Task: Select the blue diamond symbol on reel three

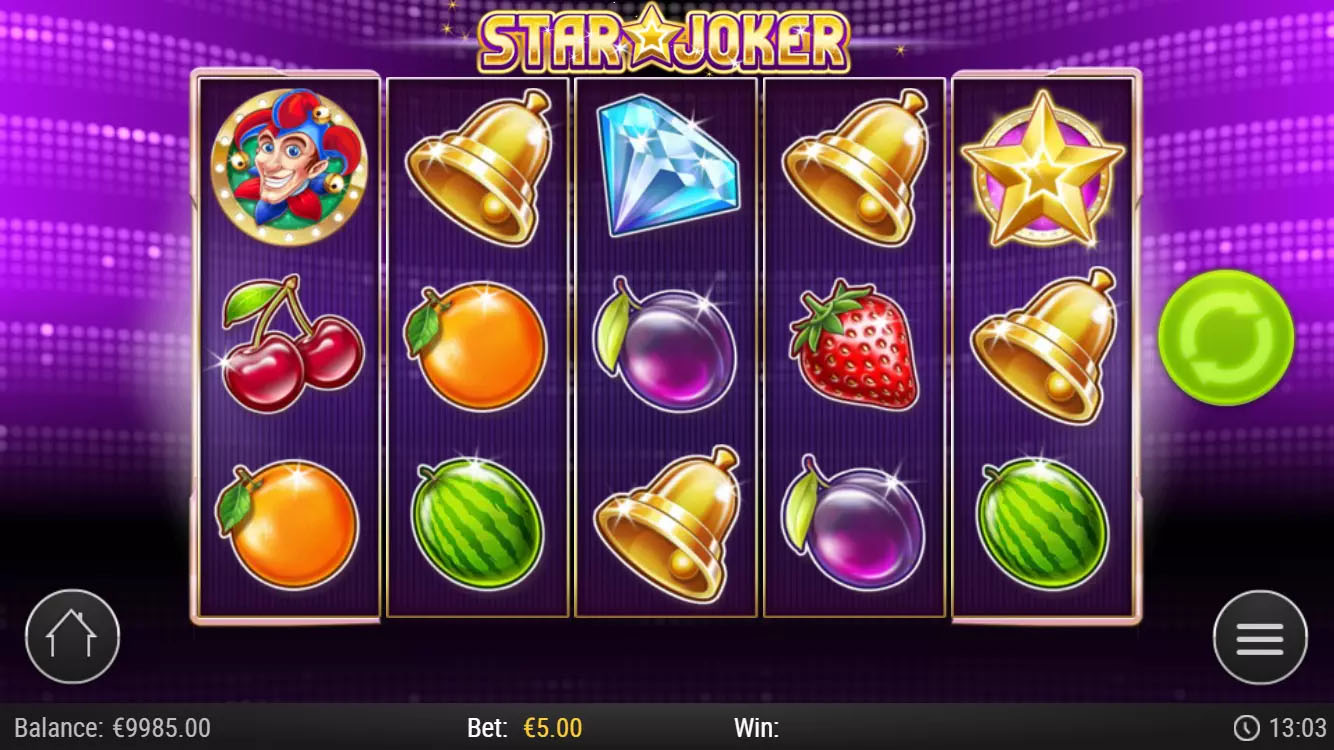Action: [x=666, y=170]
